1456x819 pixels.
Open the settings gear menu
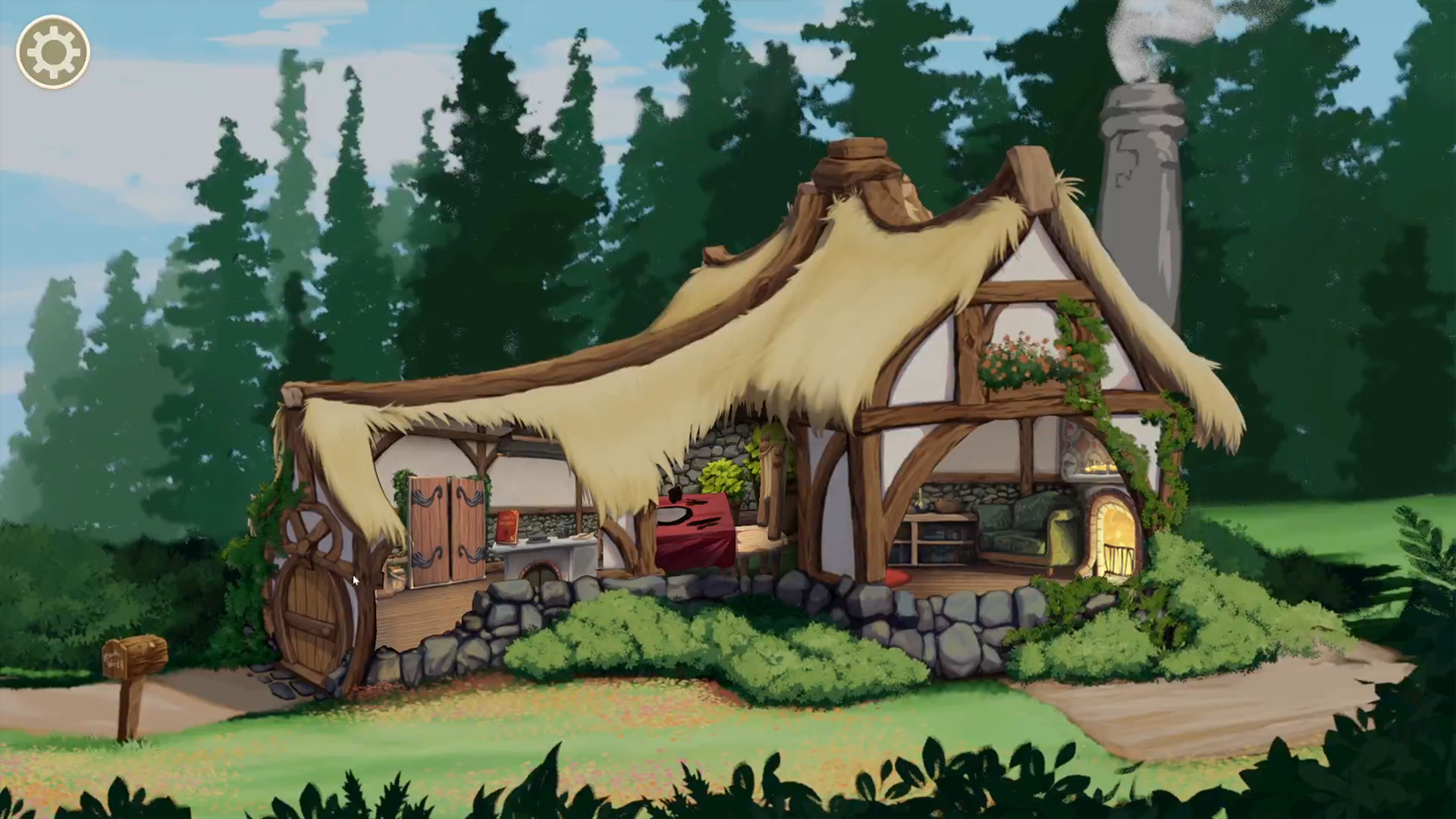click(52, 52)
